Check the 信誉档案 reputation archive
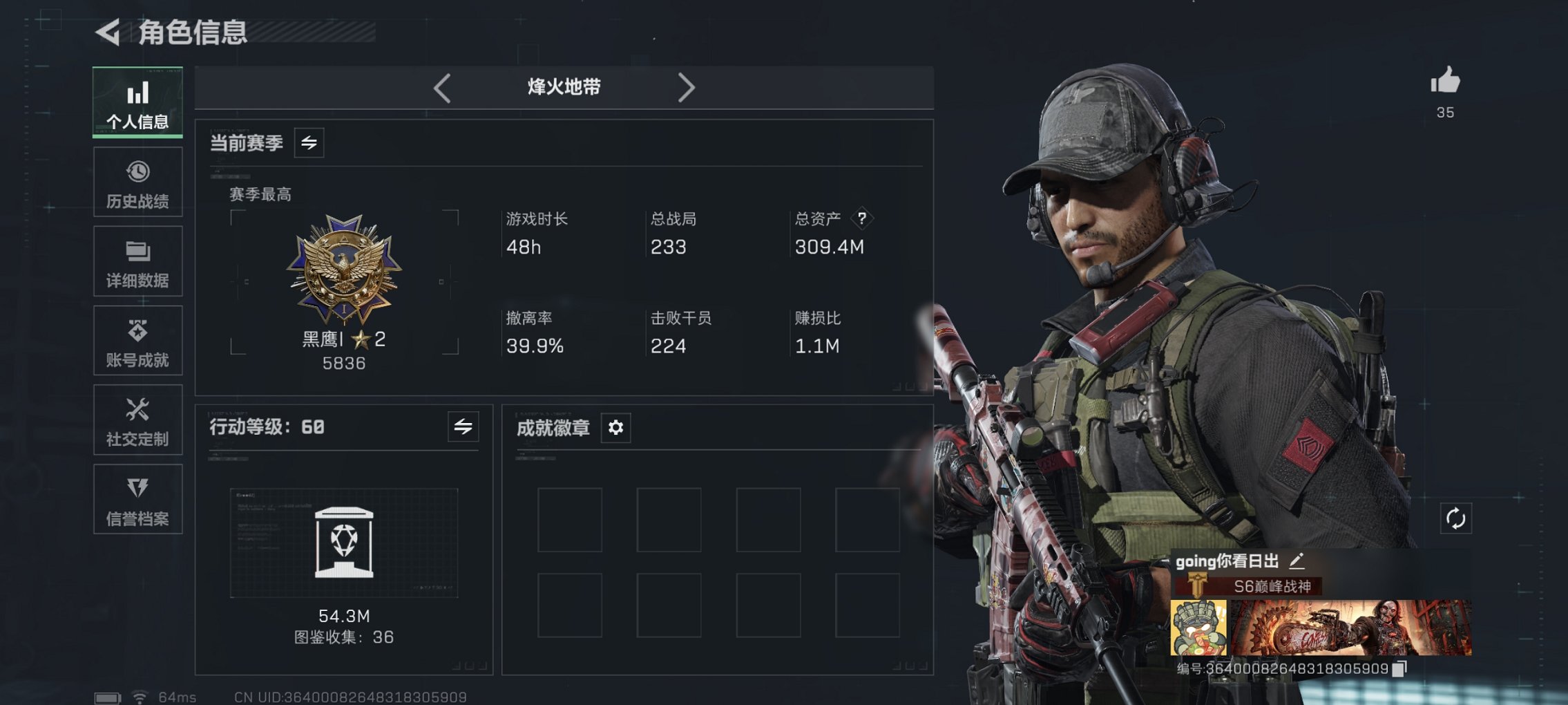This screenshot has height=705, width=1568. tap(137, 500)
